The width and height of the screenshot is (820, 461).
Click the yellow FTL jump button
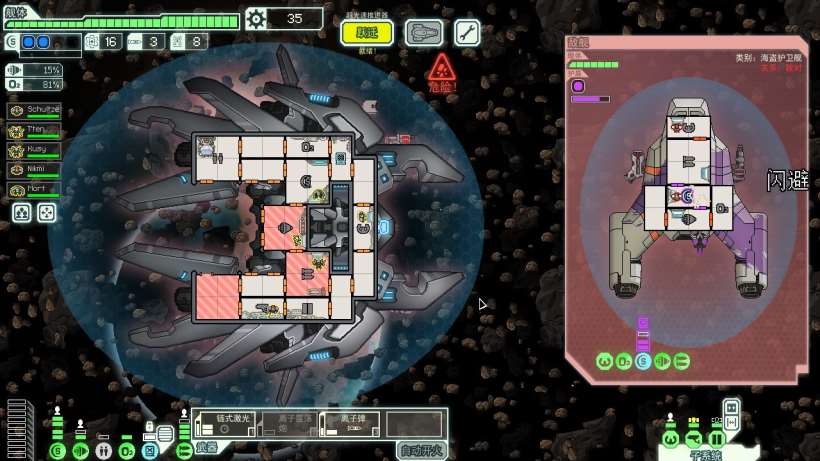pyautogui.click(x=367, y=32)
